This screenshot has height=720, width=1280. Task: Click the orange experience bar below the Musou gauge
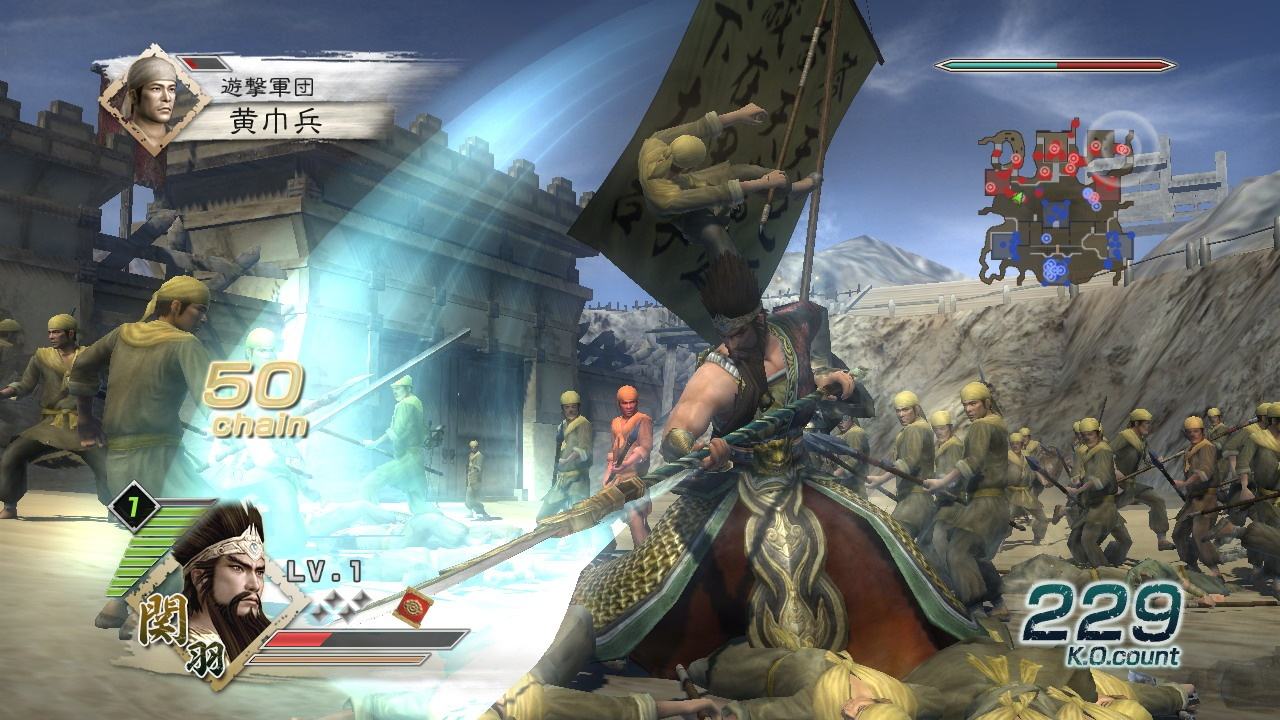point(342,659)
